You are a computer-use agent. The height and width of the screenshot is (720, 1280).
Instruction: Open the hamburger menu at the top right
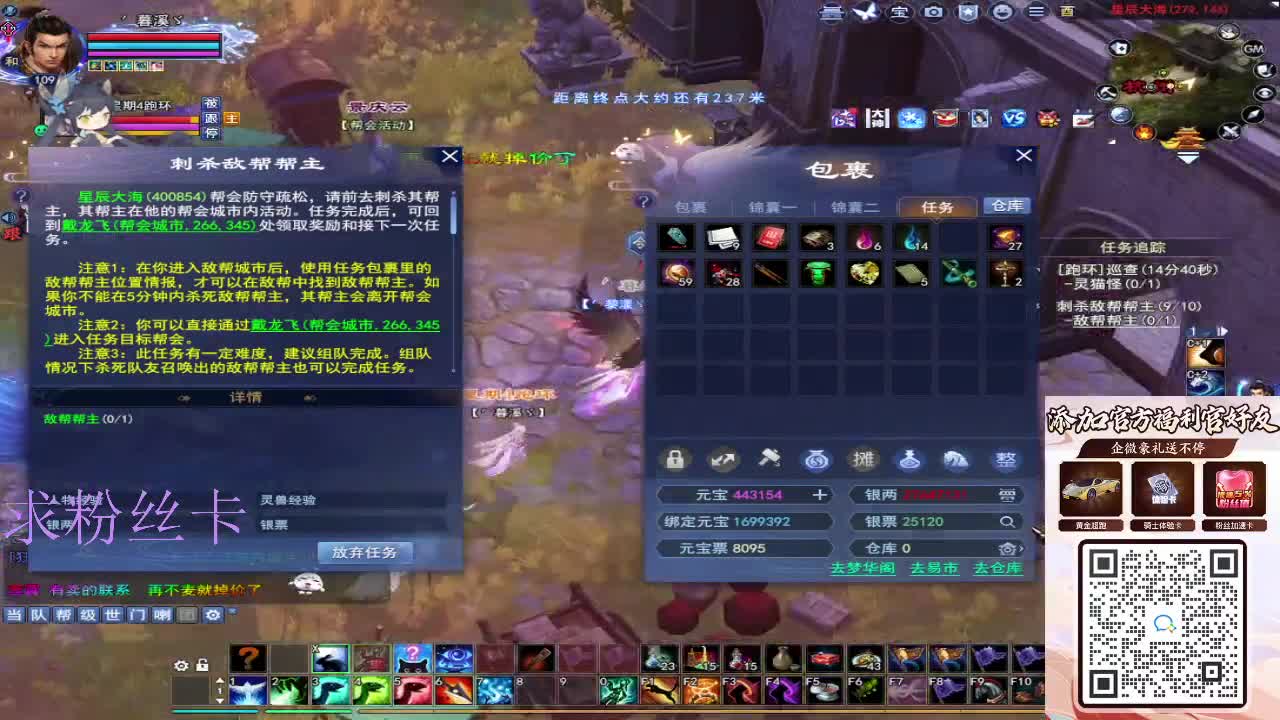coord(1037,12)
